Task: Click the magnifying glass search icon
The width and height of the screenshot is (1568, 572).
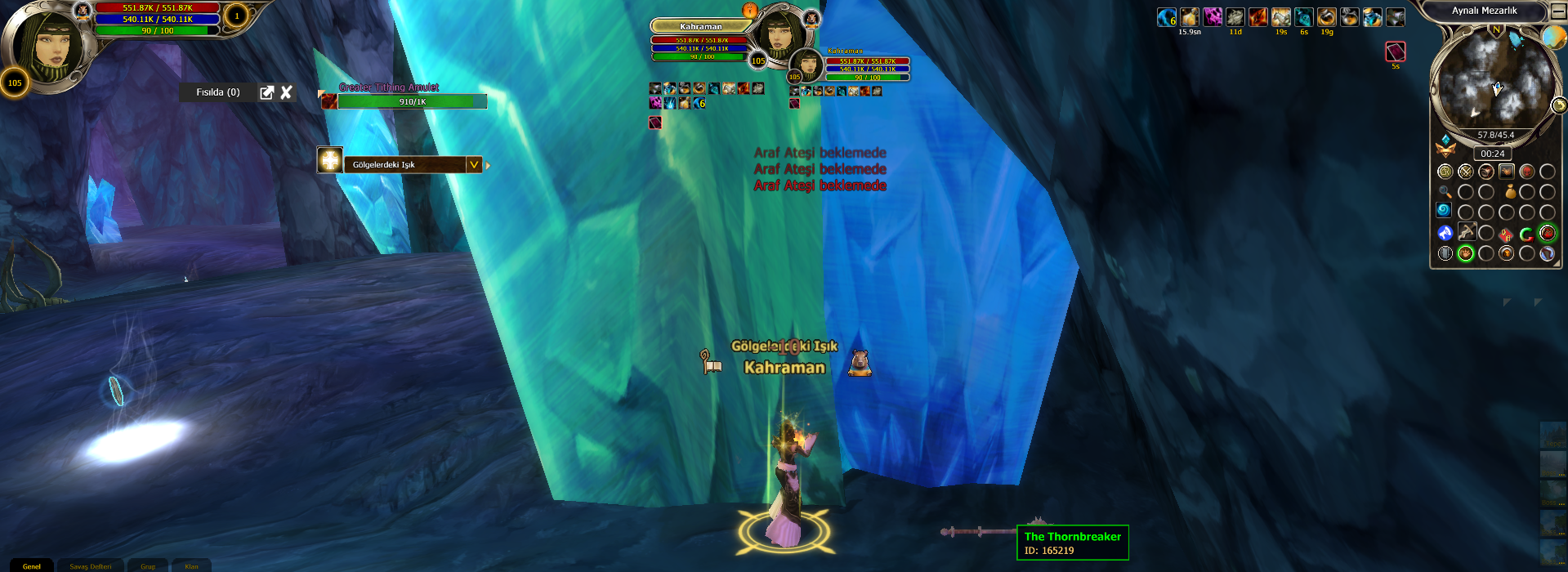Action: coord(1445,192)
